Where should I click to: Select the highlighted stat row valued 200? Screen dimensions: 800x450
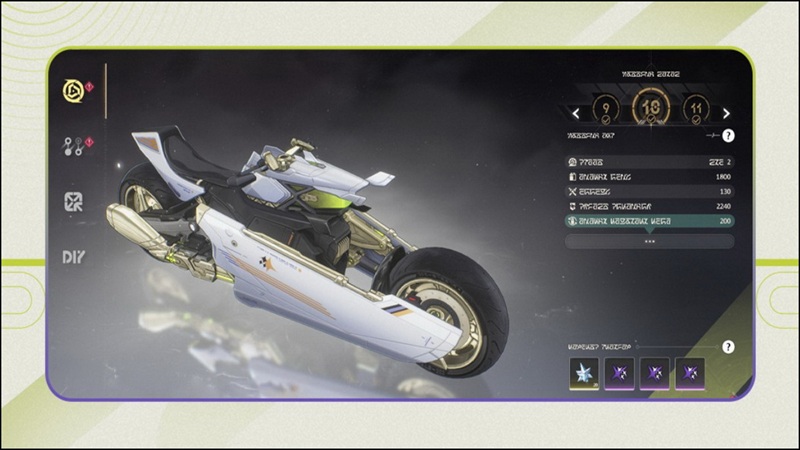(649, 221)
